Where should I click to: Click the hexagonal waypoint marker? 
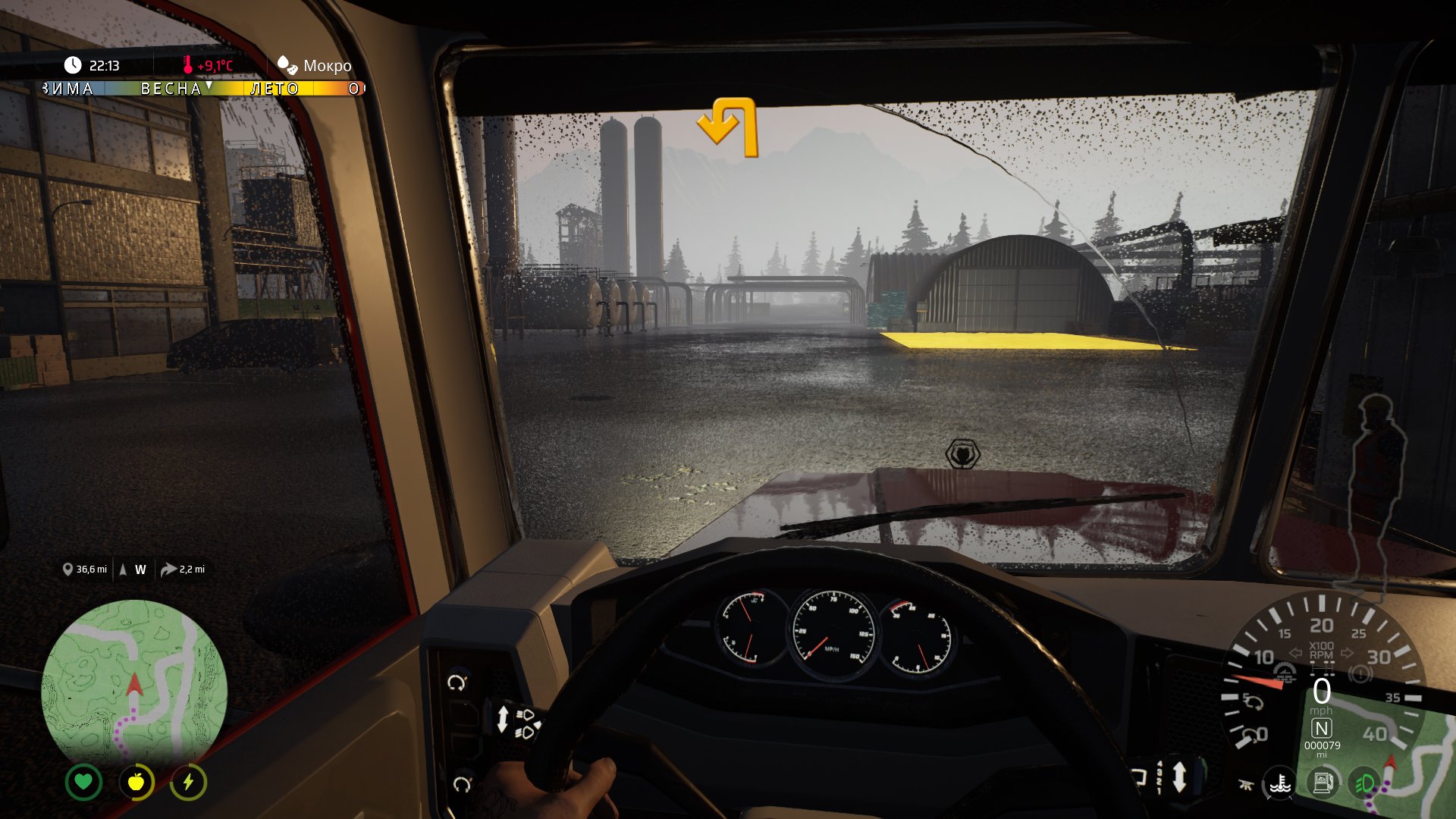click(x=962, y=454)
